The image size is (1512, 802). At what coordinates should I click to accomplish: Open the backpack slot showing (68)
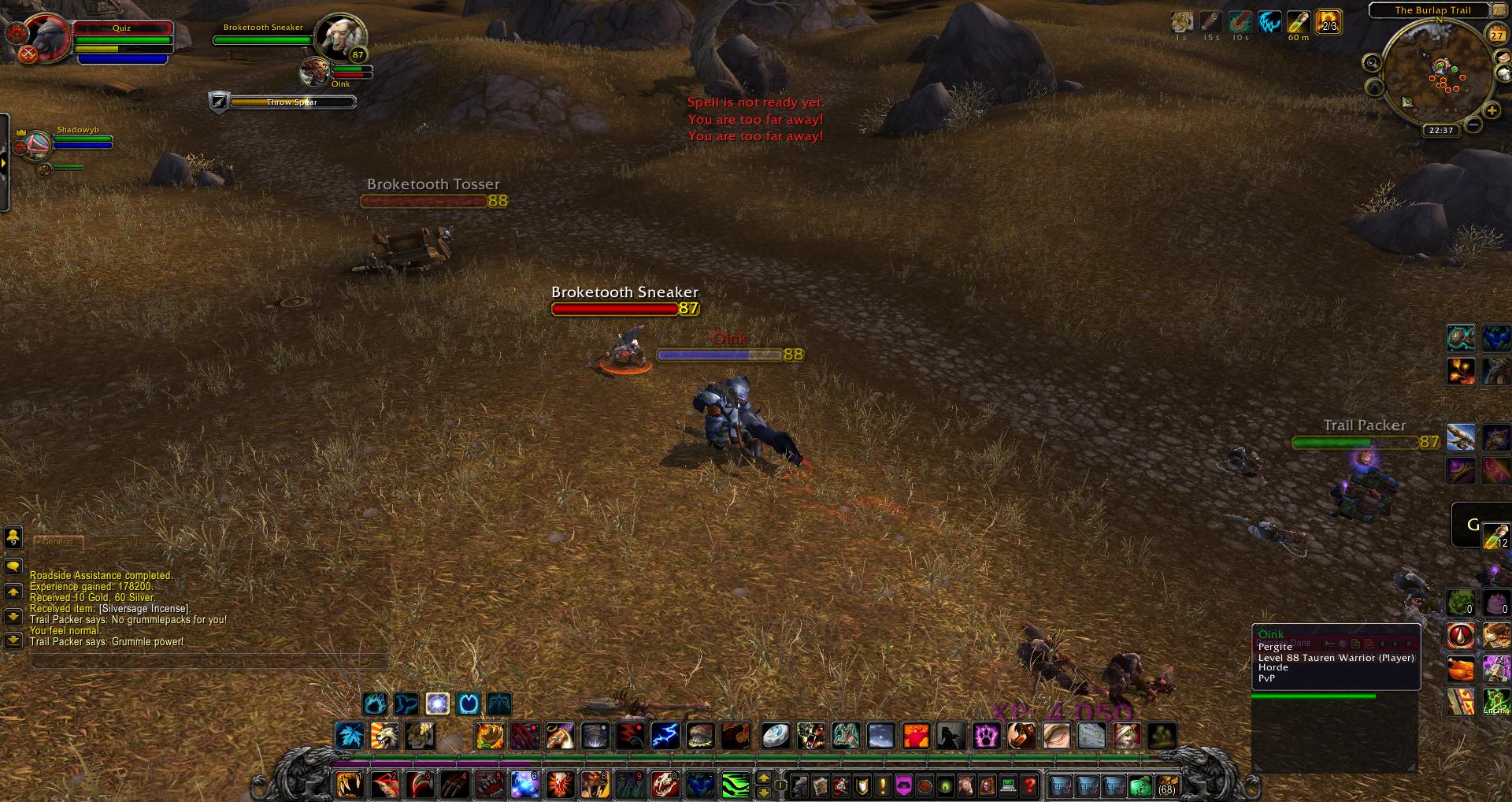tap(1166, 785)
